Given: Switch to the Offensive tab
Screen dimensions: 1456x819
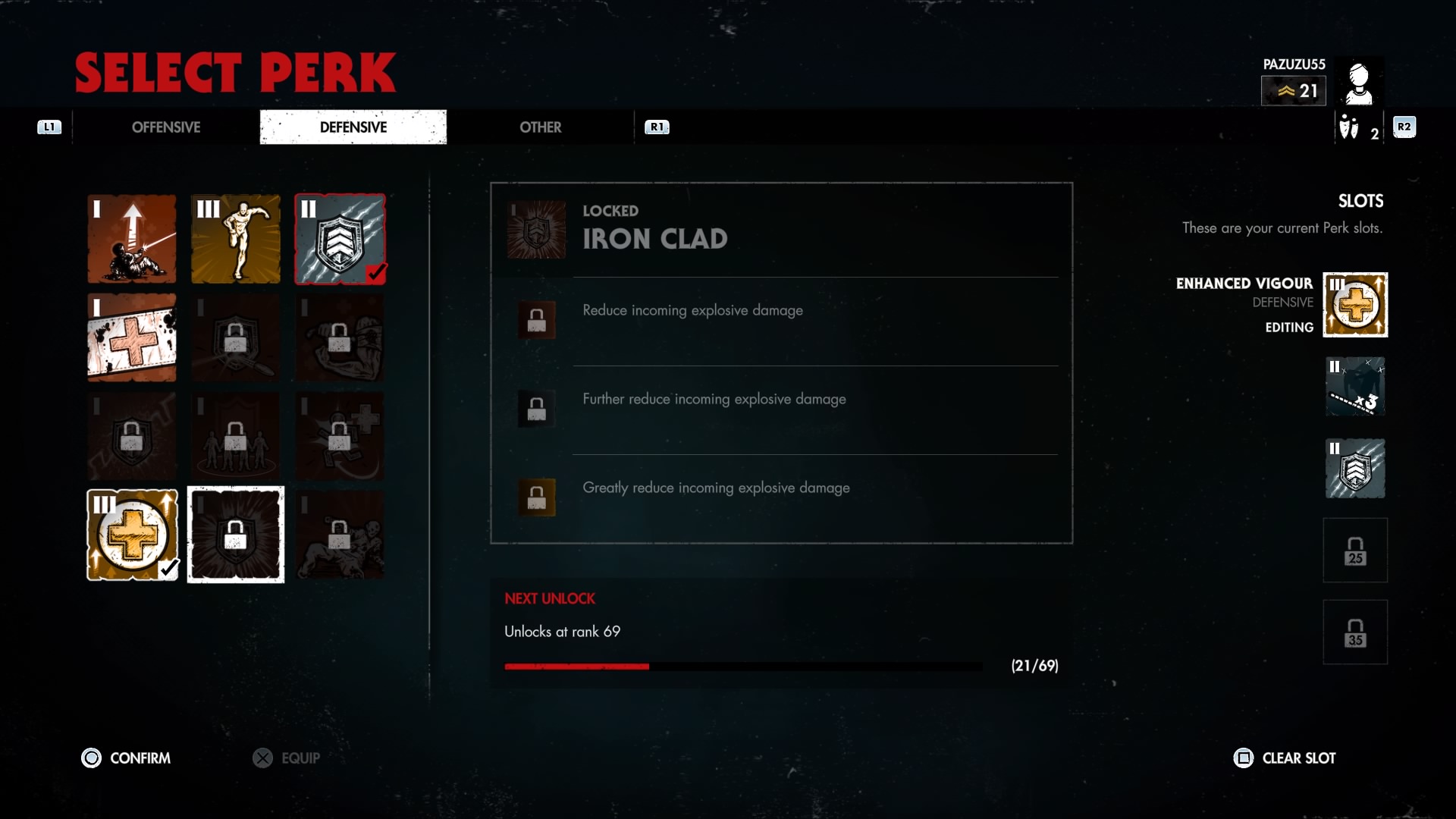Looking at the screenshot, I should 166,127.
